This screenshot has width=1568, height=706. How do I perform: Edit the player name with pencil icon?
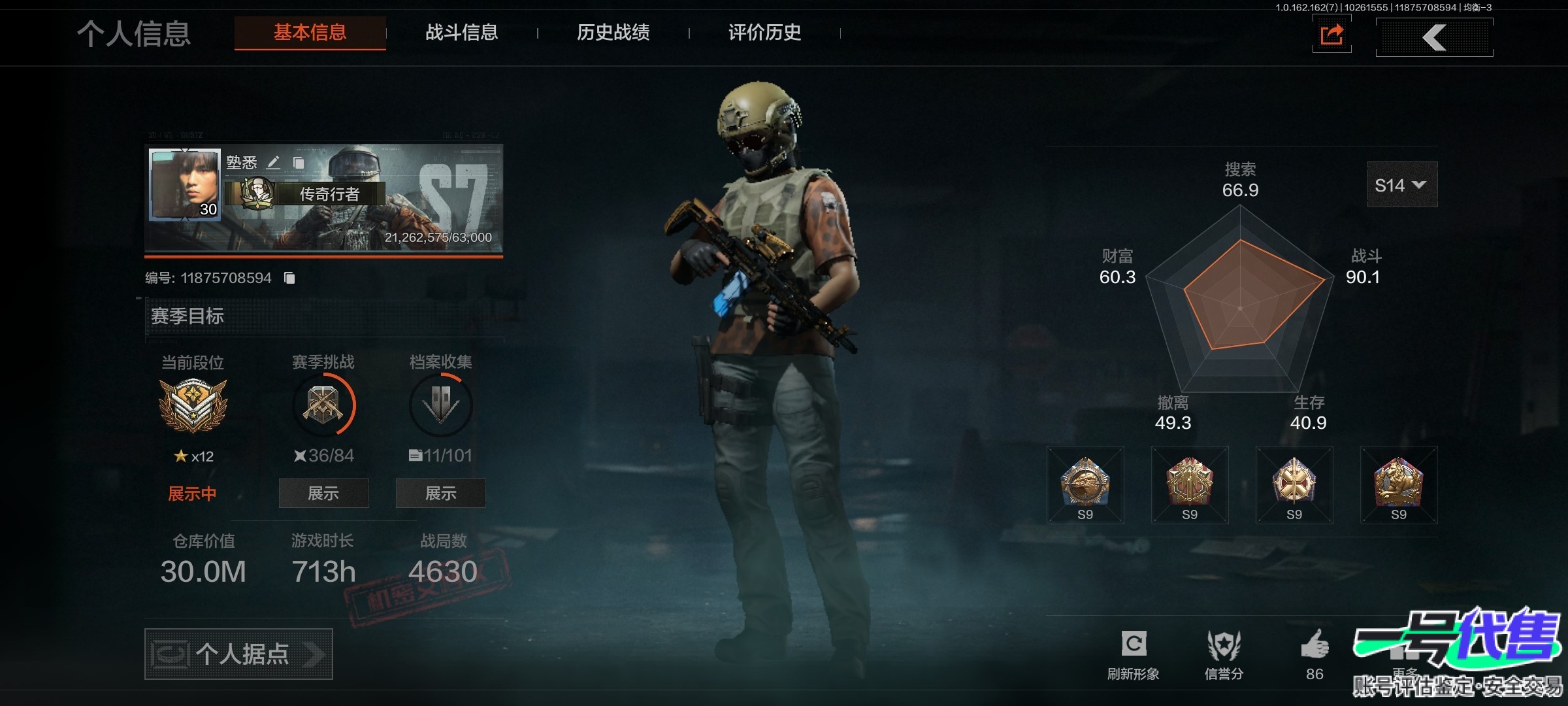point(274,162)
